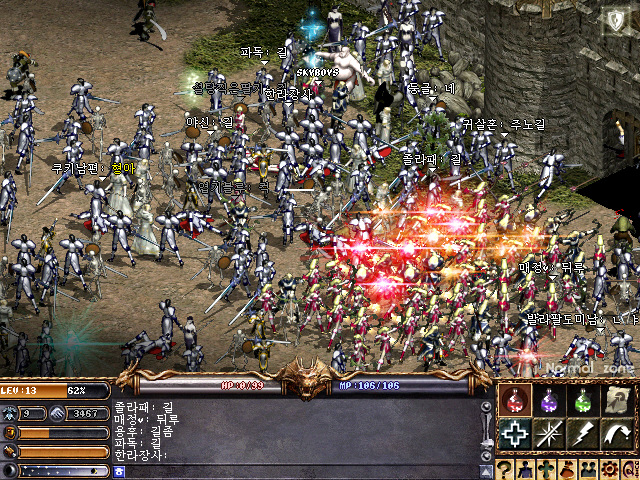Activate the starburst sword skill
Screen dimensions: 640x480
548,435
